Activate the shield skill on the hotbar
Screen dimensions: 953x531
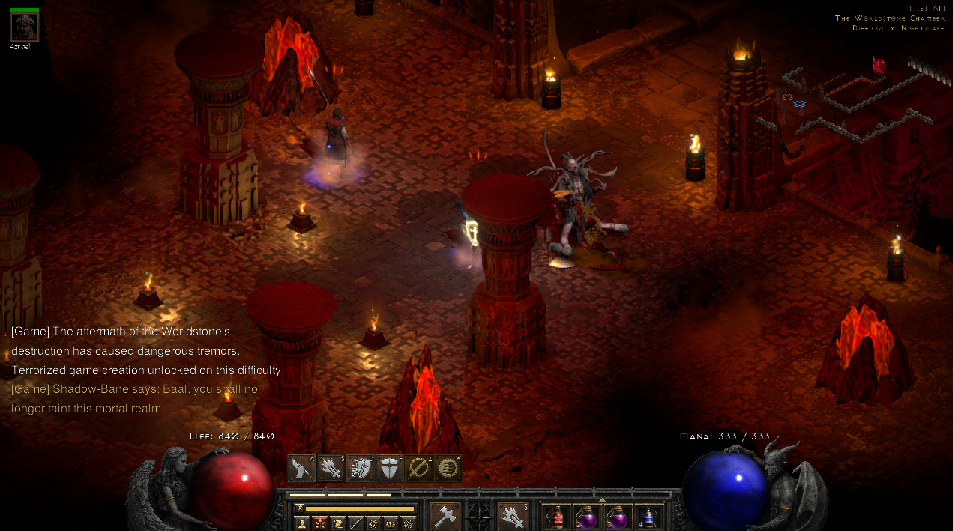[x=390, y=468]
